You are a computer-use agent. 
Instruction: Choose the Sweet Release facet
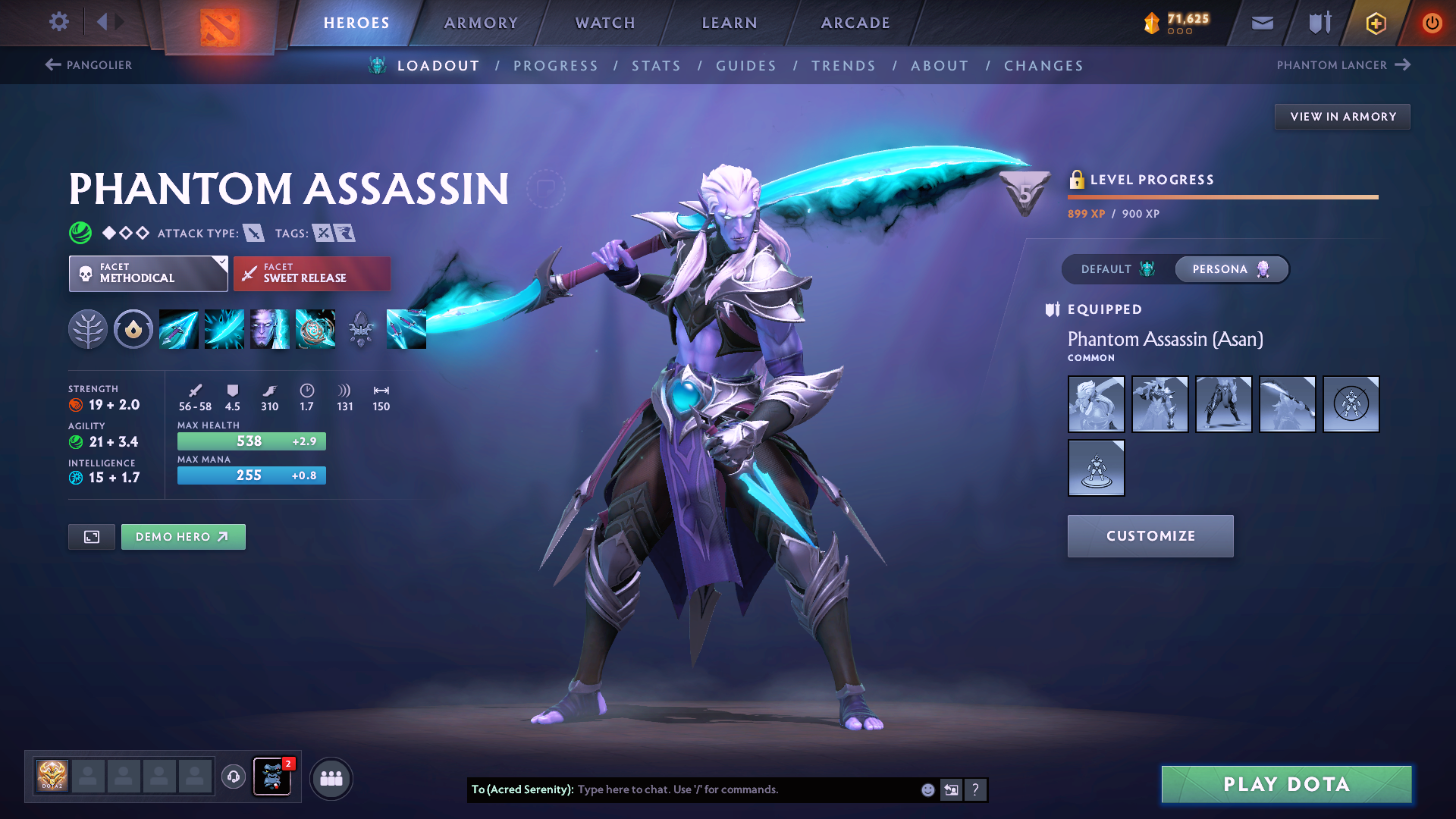point(312,273)
